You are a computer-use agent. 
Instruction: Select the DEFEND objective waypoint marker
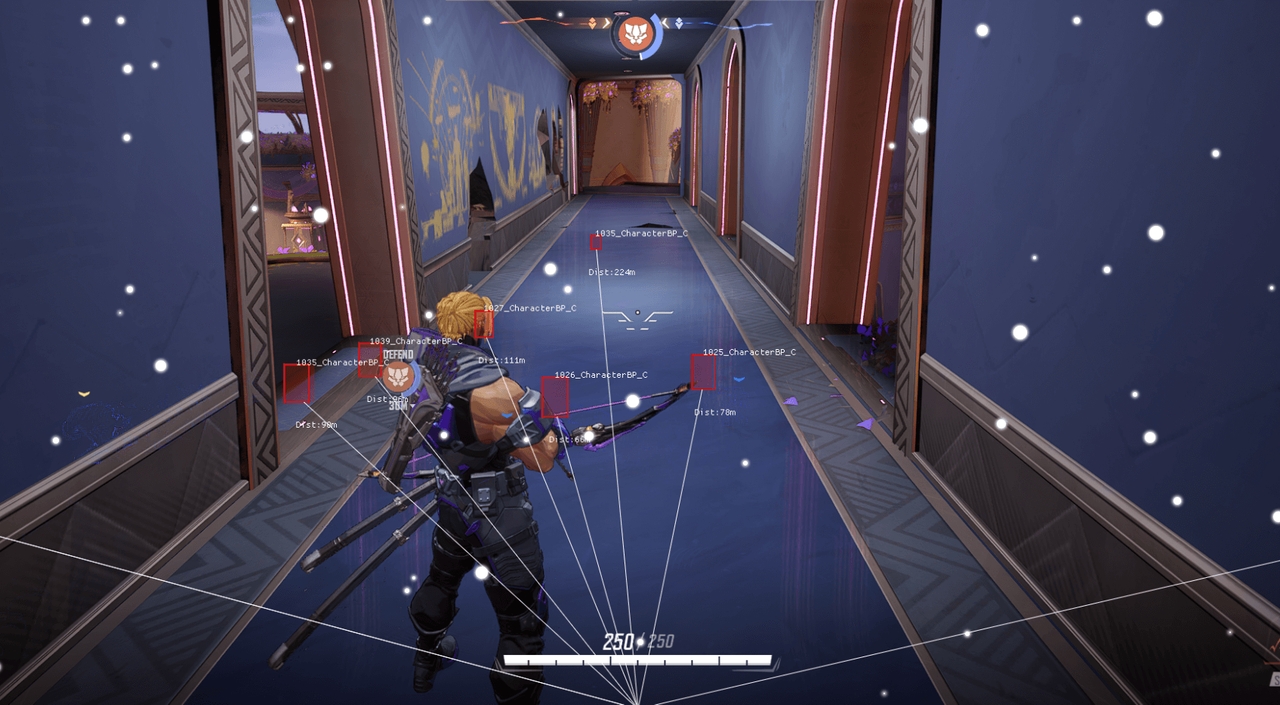pos(398,376)
